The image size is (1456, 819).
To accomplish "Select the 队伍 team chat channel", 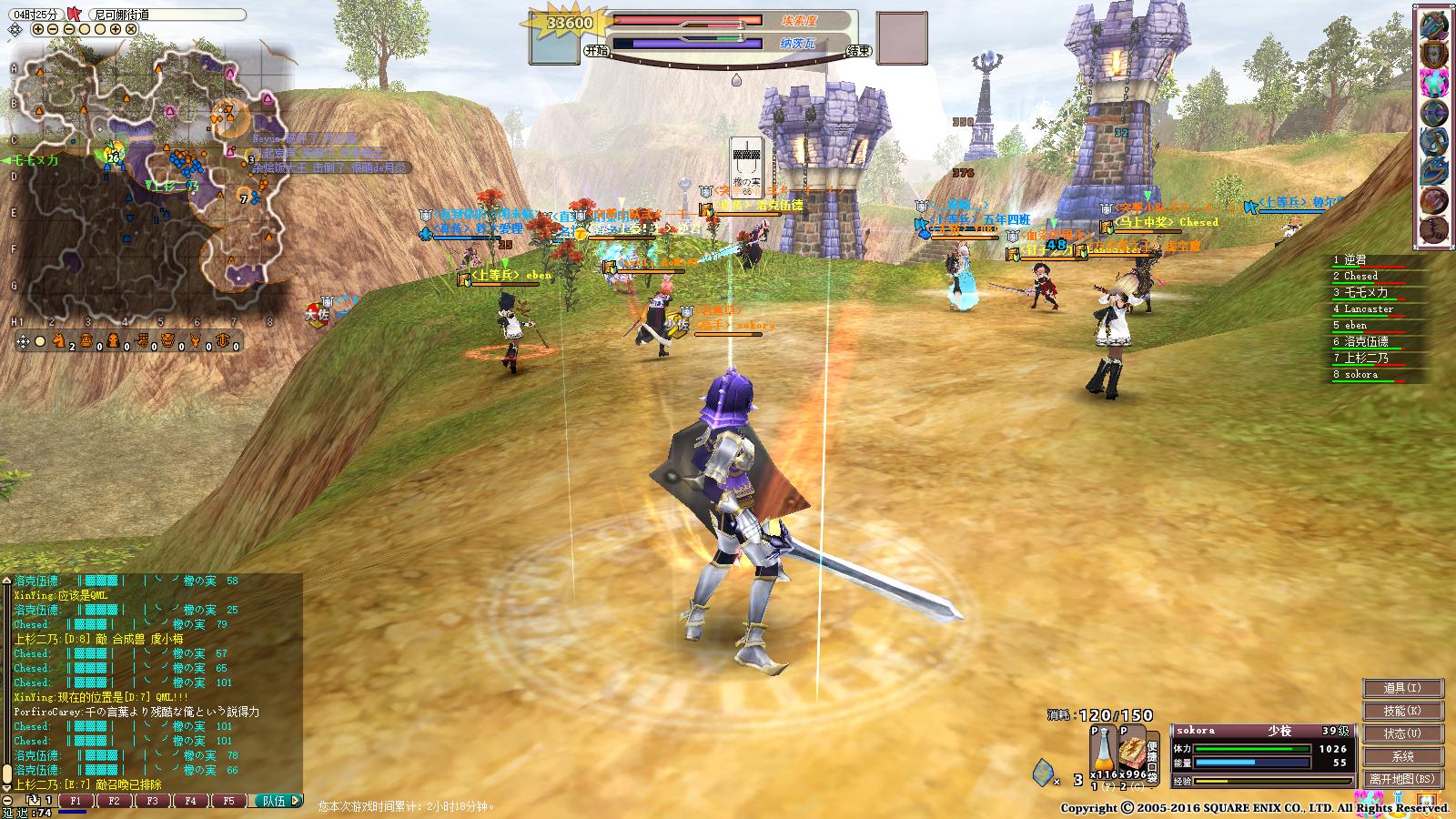I will pyautogui.click(x=274, y=802).
